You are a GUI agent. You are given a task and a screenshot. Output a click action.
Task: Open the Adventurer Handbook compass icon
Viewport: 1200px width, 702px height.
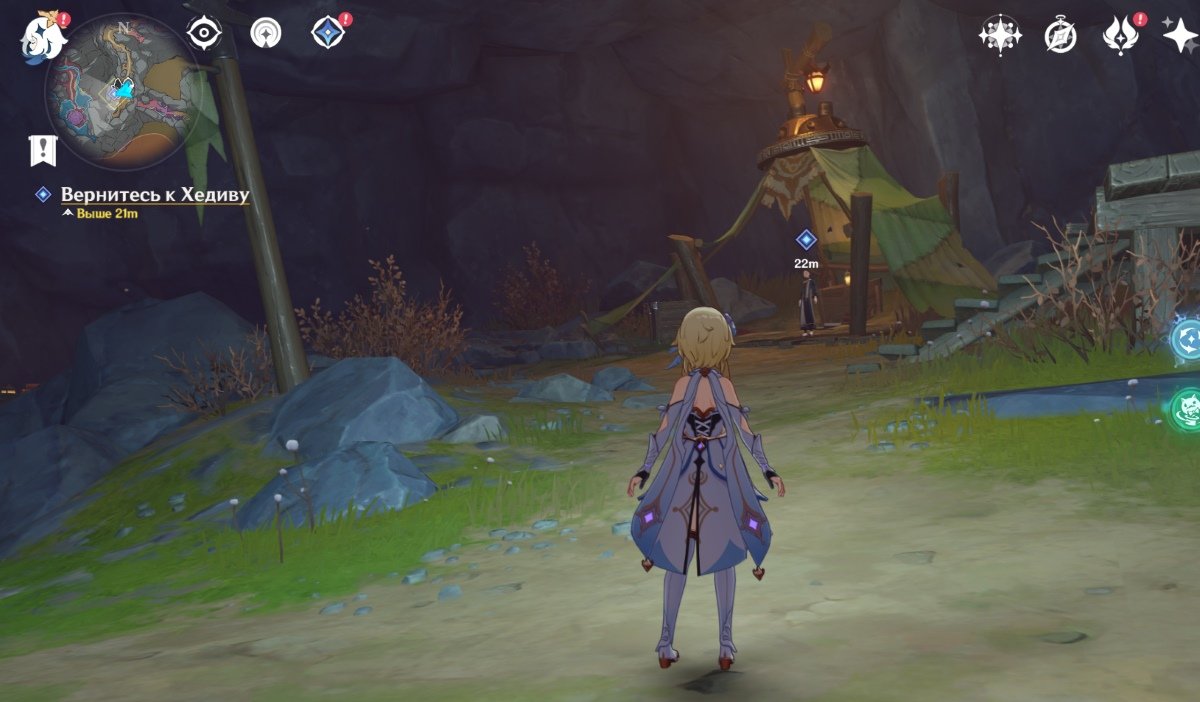(x=1060, y=35)
